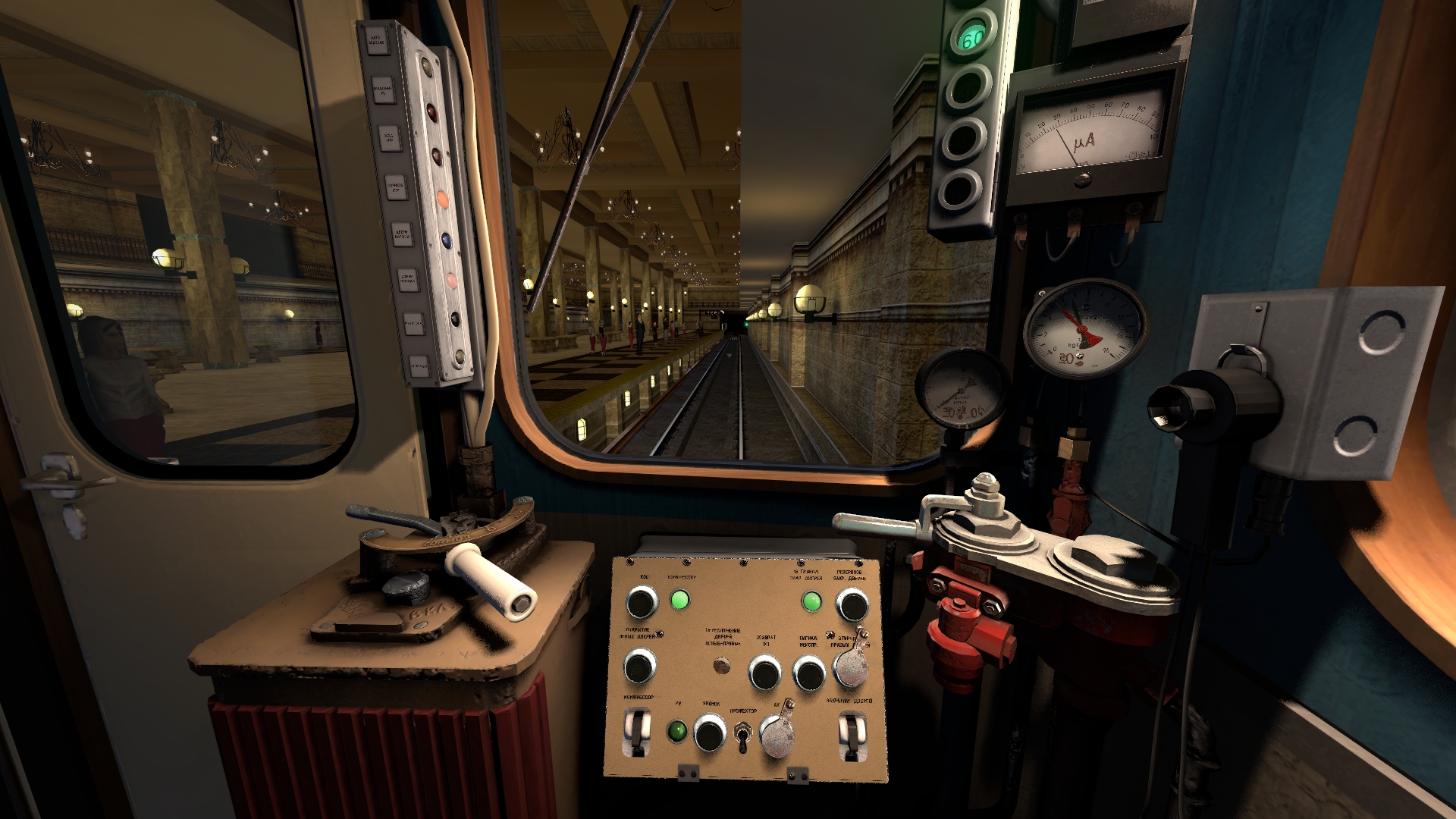Screen dimensions: 1456x819
Task: Ring the Звонок bell button
Action: 710,733
